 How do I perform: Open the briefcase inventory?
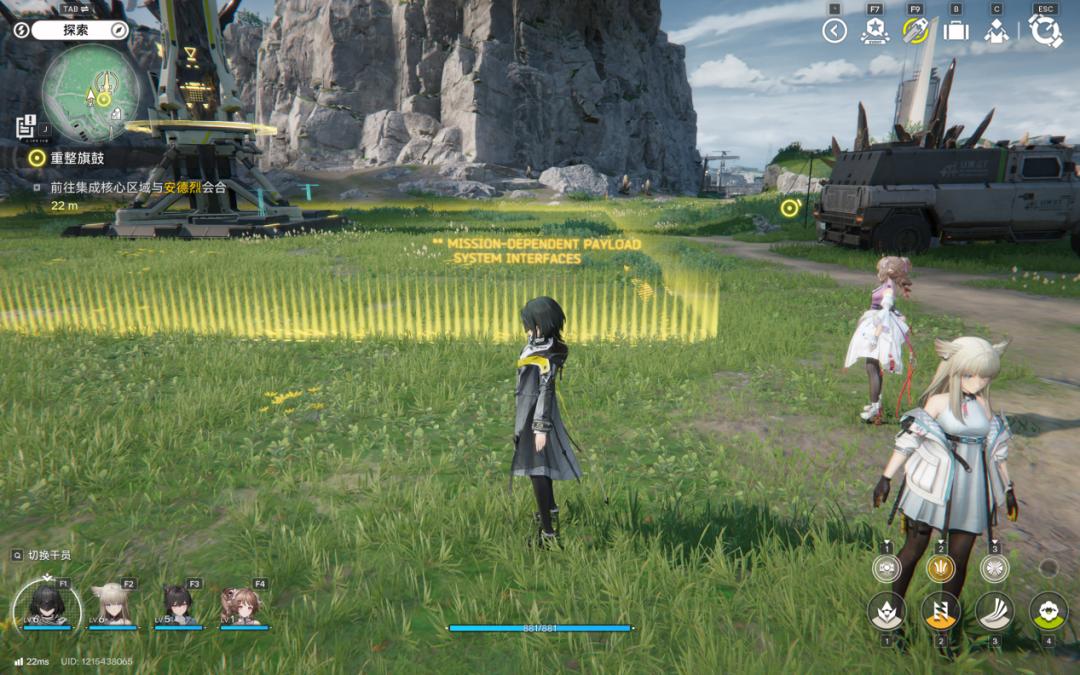tap(956, 31)
